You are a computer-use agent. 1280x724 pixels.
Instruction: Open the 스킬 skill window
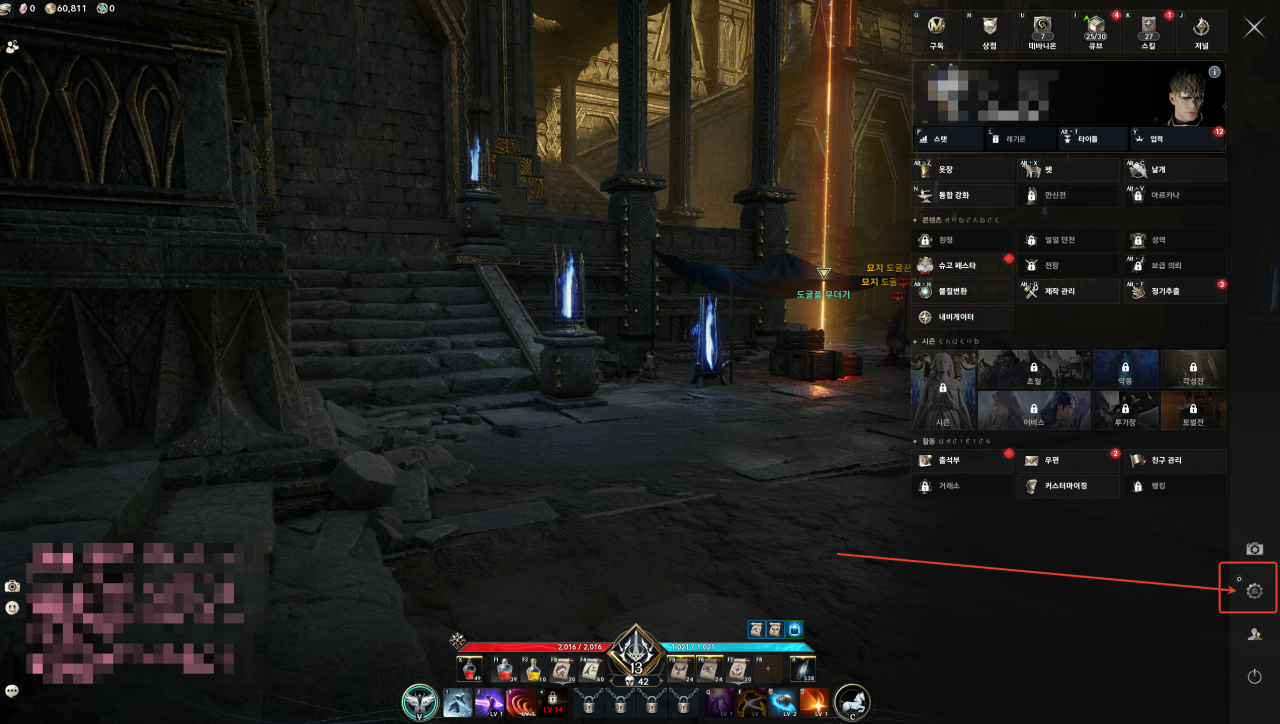pos(1149,32)
